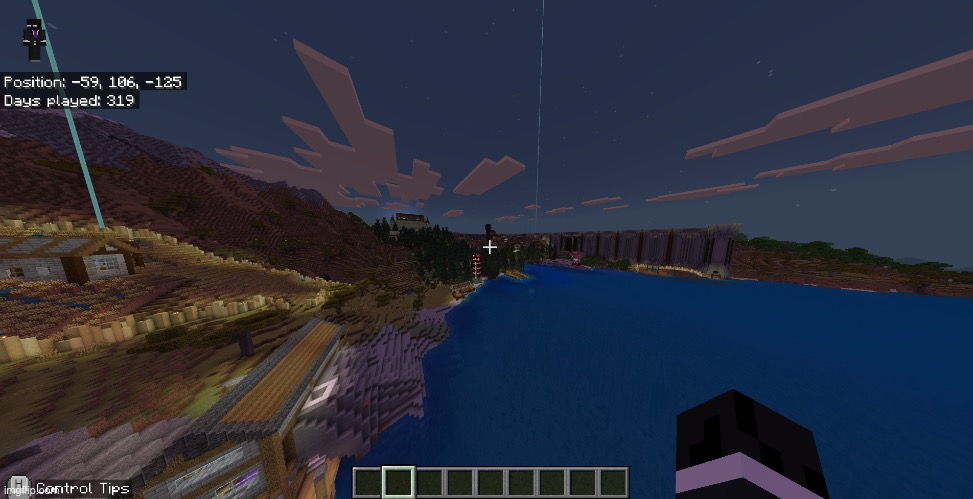
Task: Select the highlighted hotbar slot
Action: click(x=399, y=482)
